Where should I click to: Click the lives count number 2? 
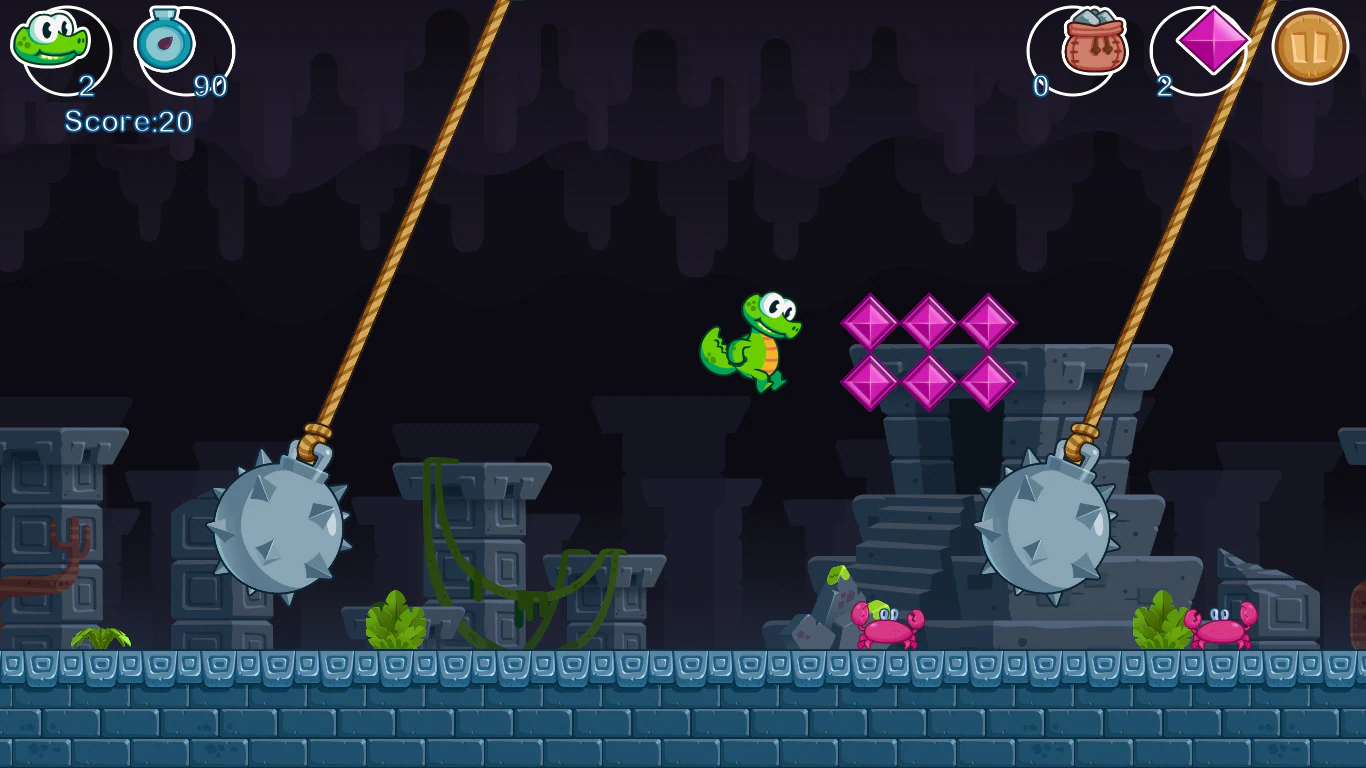click(x=88, y=86)
